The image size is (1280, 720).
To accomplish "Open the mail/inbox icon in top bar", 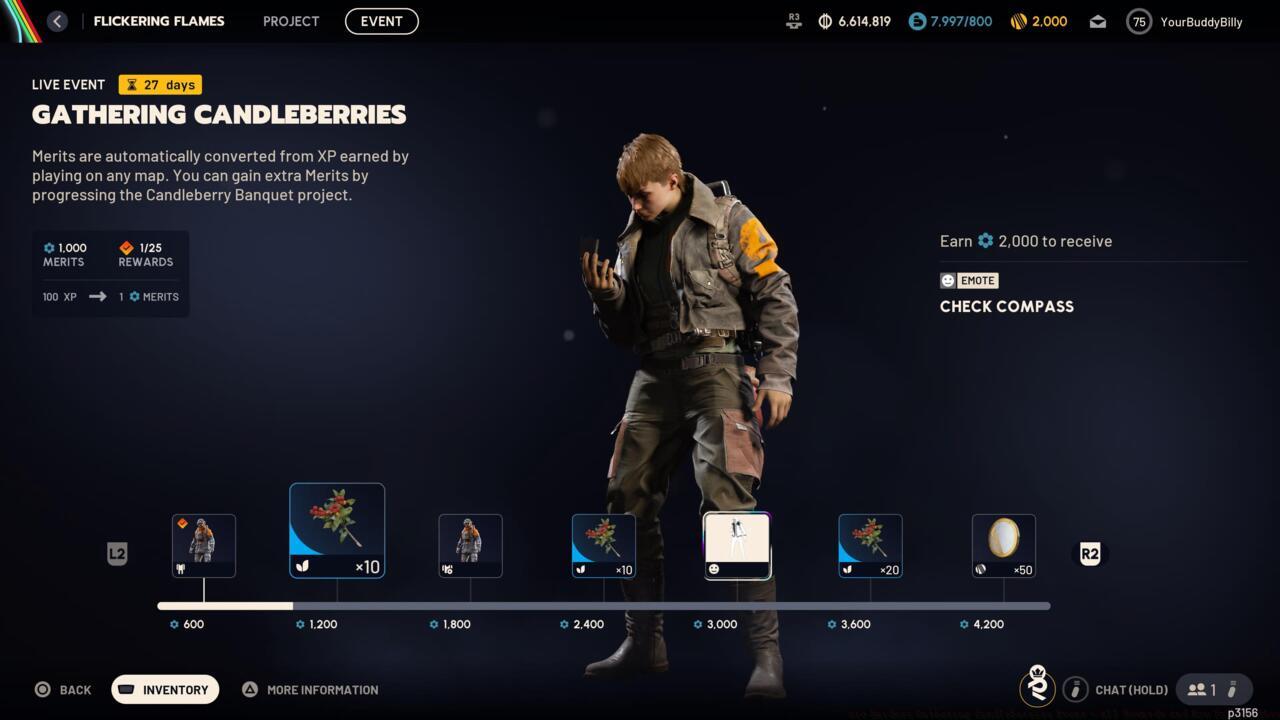I will 1097,21.
